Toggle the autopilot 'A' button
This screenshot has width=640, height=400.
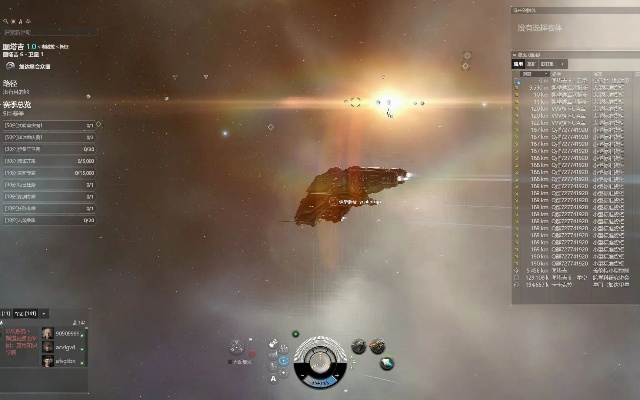(x=274, y=379)
